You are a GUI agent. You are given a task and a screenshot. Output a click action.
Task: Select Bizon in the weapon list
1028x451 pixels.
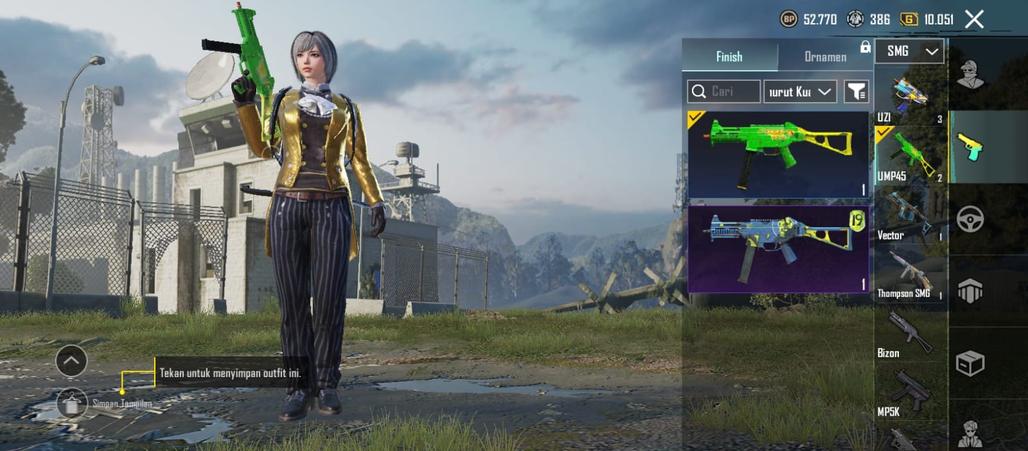click(x=909, y=333)
